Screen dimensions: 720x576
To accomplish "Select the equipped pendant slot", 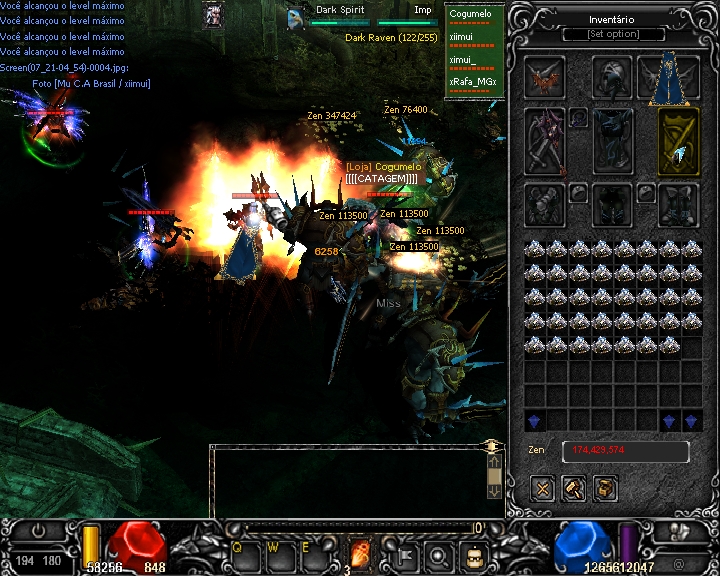I will (579, 118).
